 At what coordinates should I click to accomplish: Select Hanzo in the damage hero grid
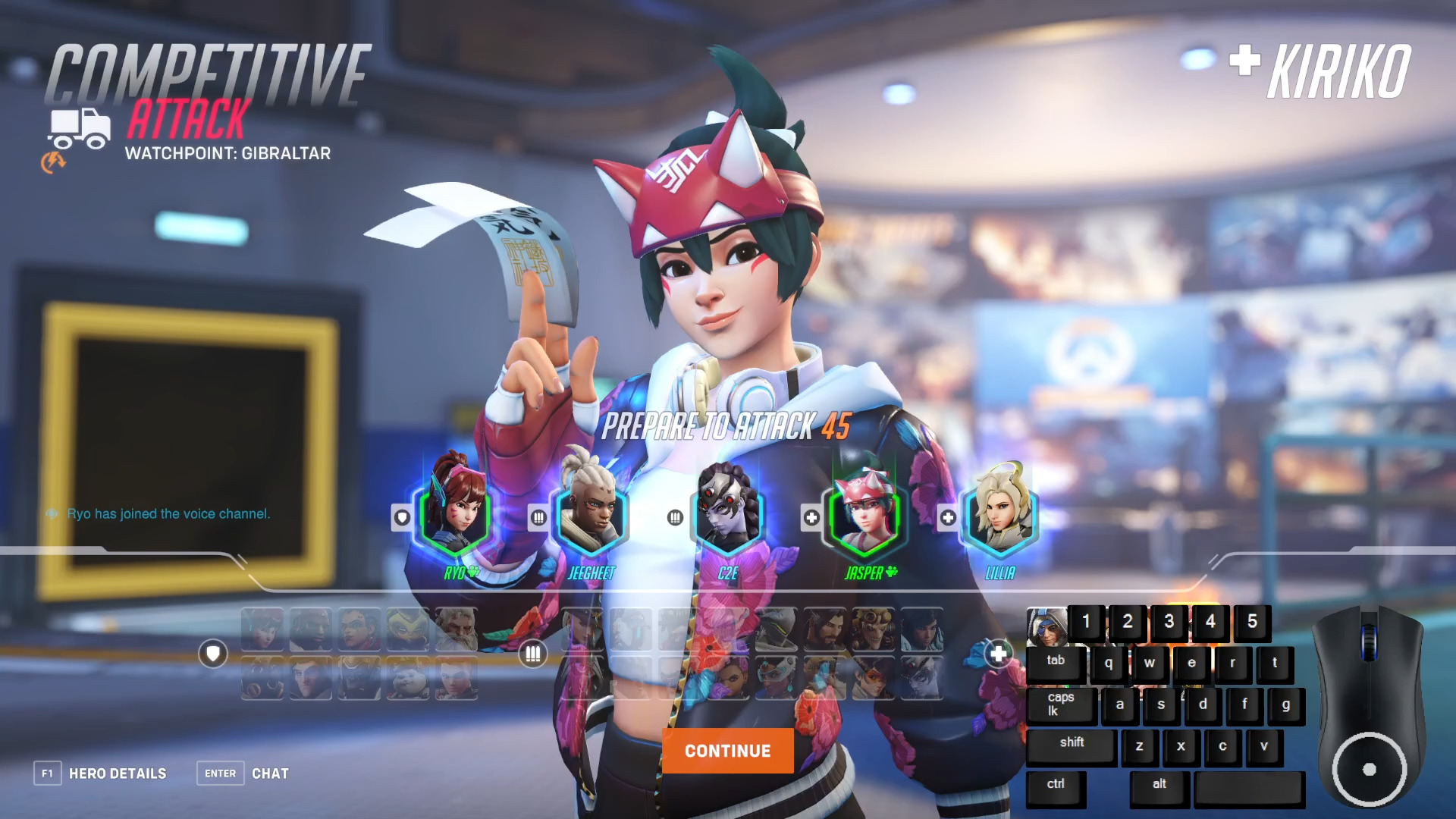[x=824, y=628]
